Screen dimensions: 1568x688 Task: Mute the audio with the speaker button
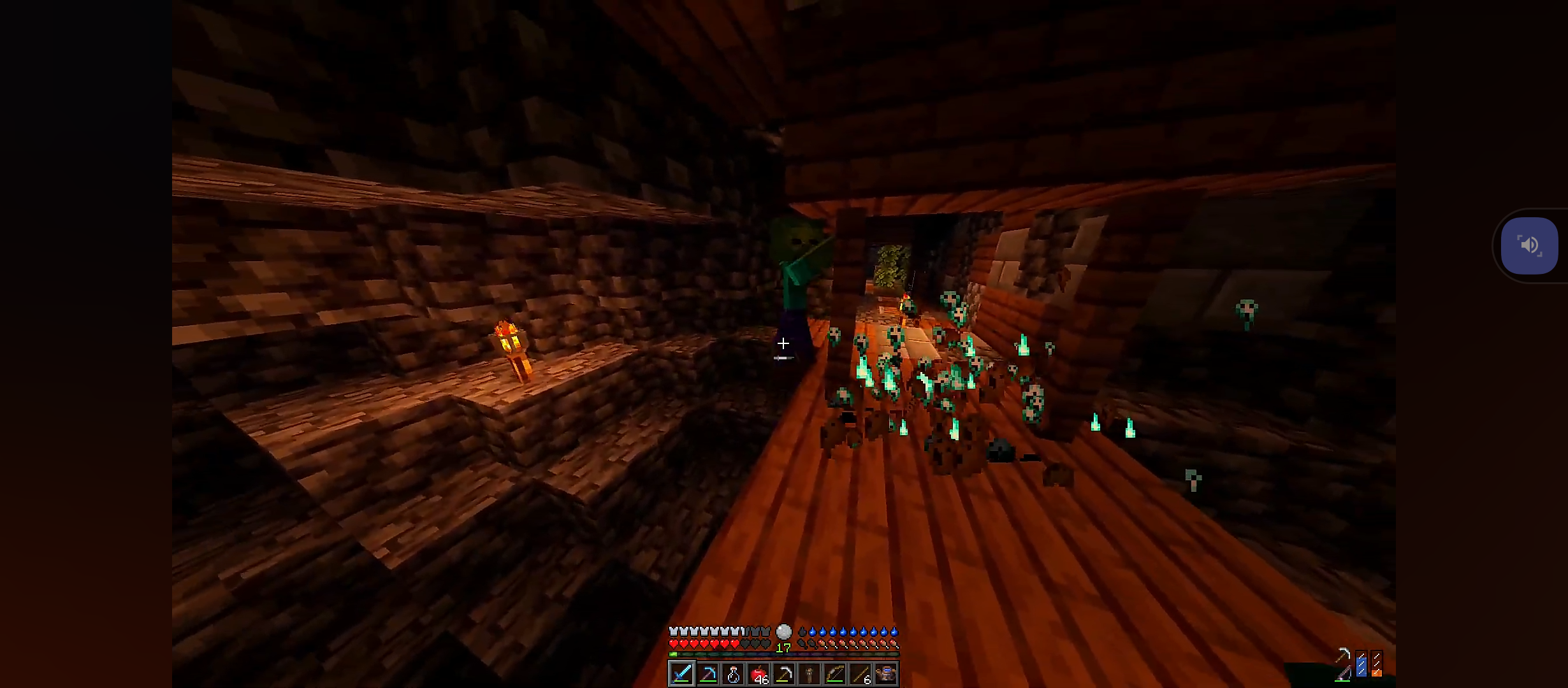click(1530, 245)
